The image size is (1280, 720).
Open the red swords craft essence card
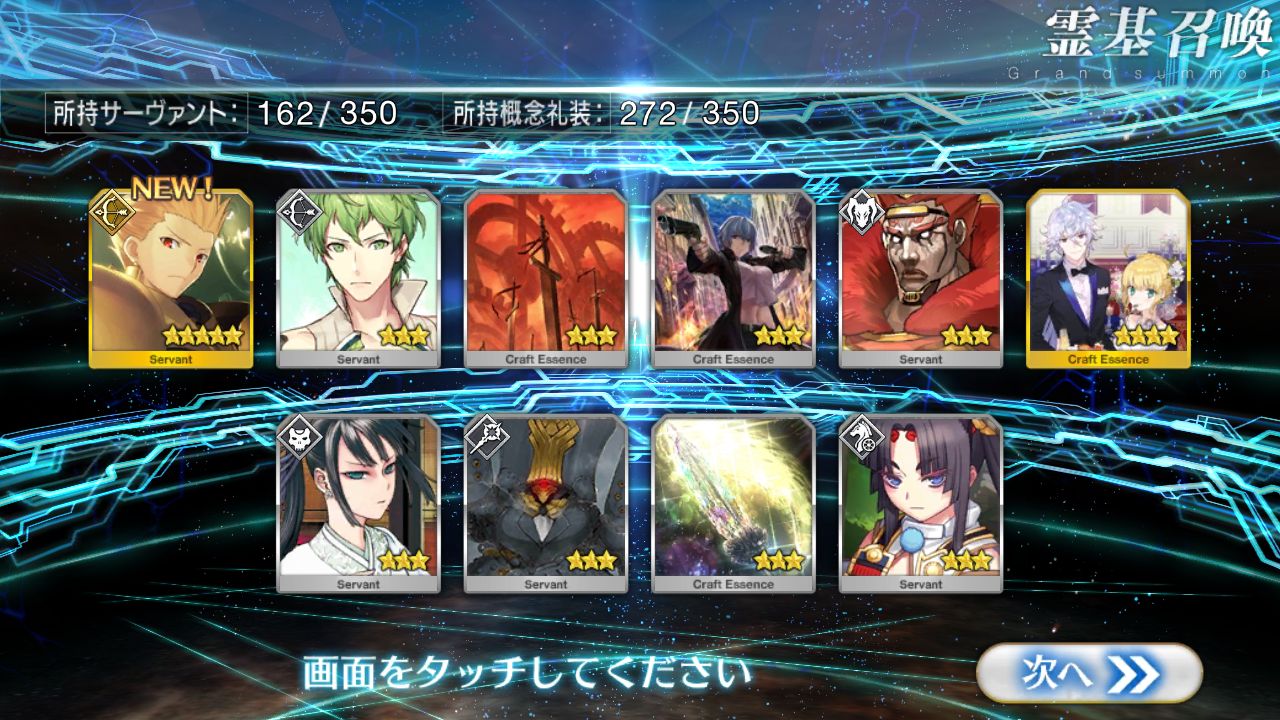pyautogui.click(x=546, y=278)
